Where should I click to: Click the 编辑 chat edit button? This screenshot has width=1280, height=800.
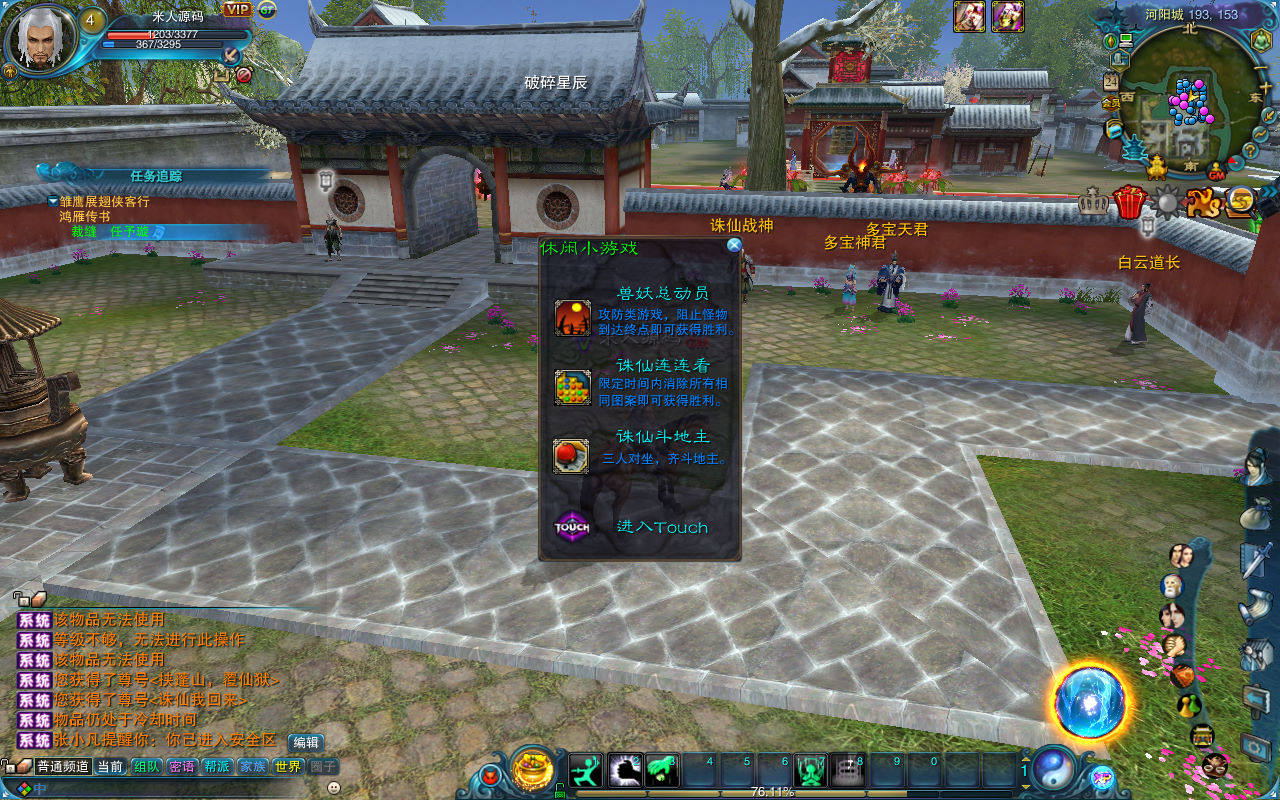[x=305, y=742]
